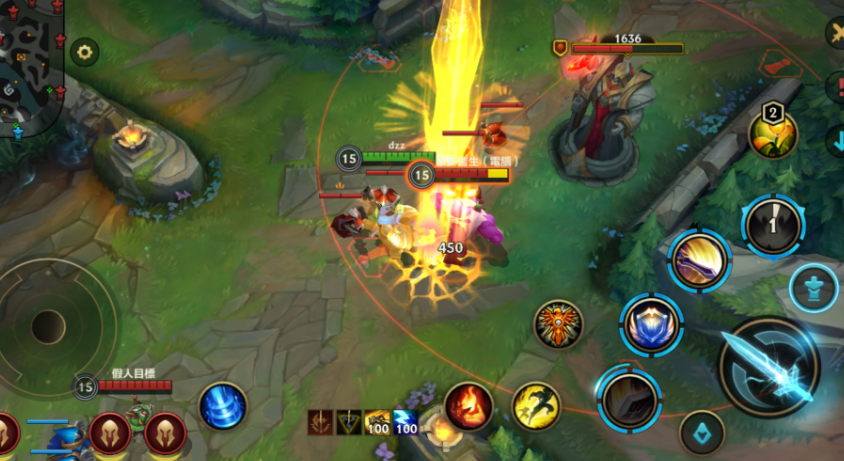Screen dimensions: 844x461
Task: Use the orange winged emblem item
Action: click(x=558, y=325)
